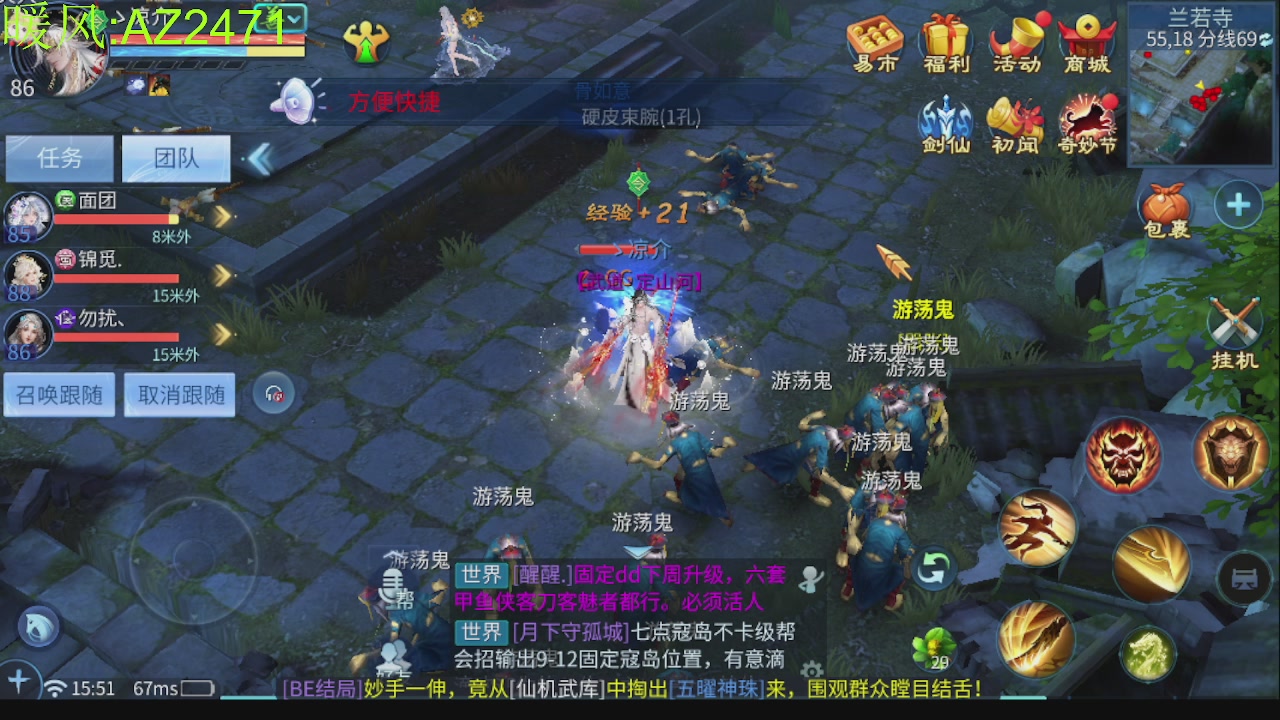Open the 包裹 backpack icon
Viewport: 1280px width, 720px height.
[x=1166, y=205]
